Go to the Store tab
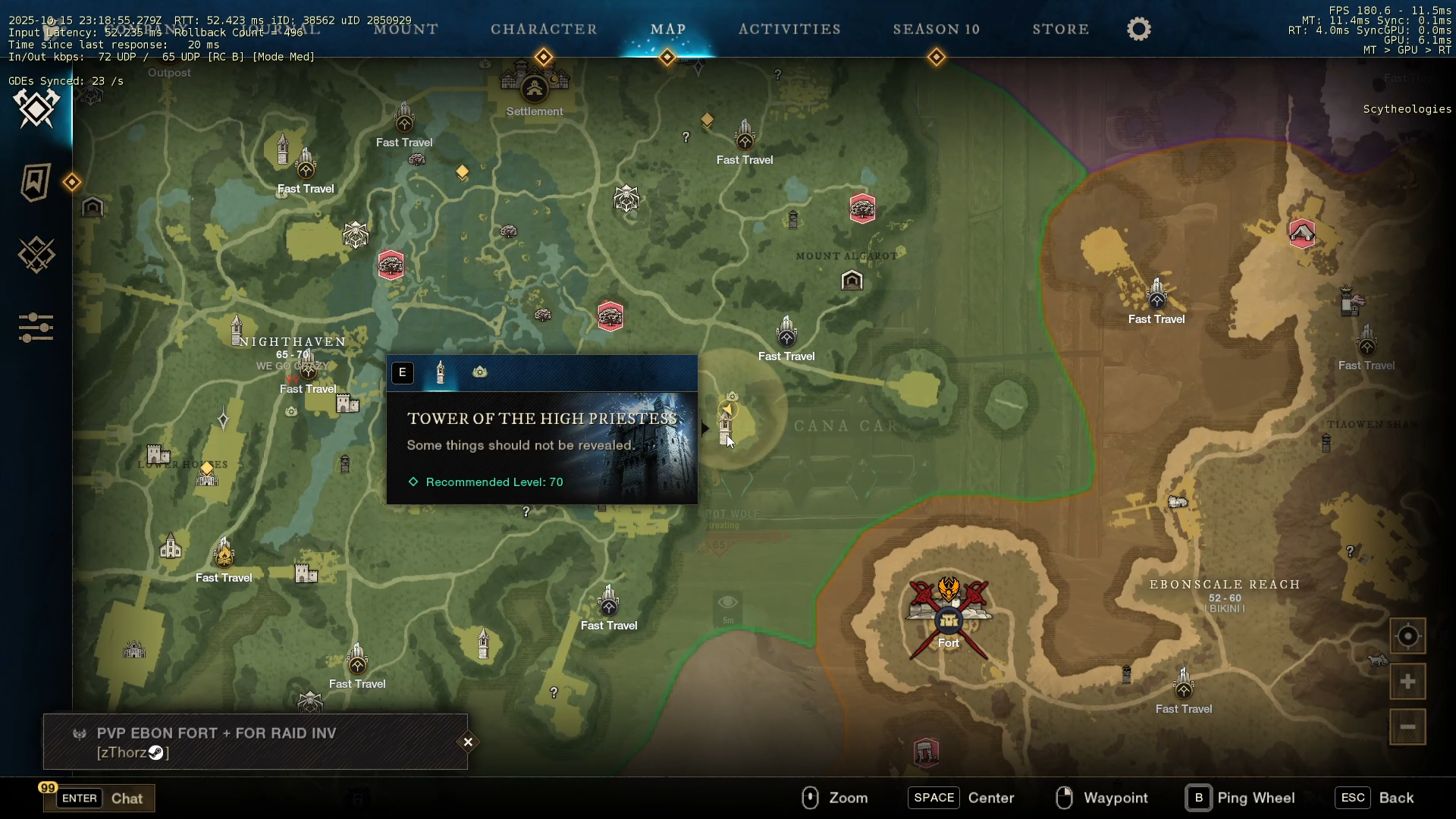Viewport: 1456px width, 819px height. (1060, 30)
